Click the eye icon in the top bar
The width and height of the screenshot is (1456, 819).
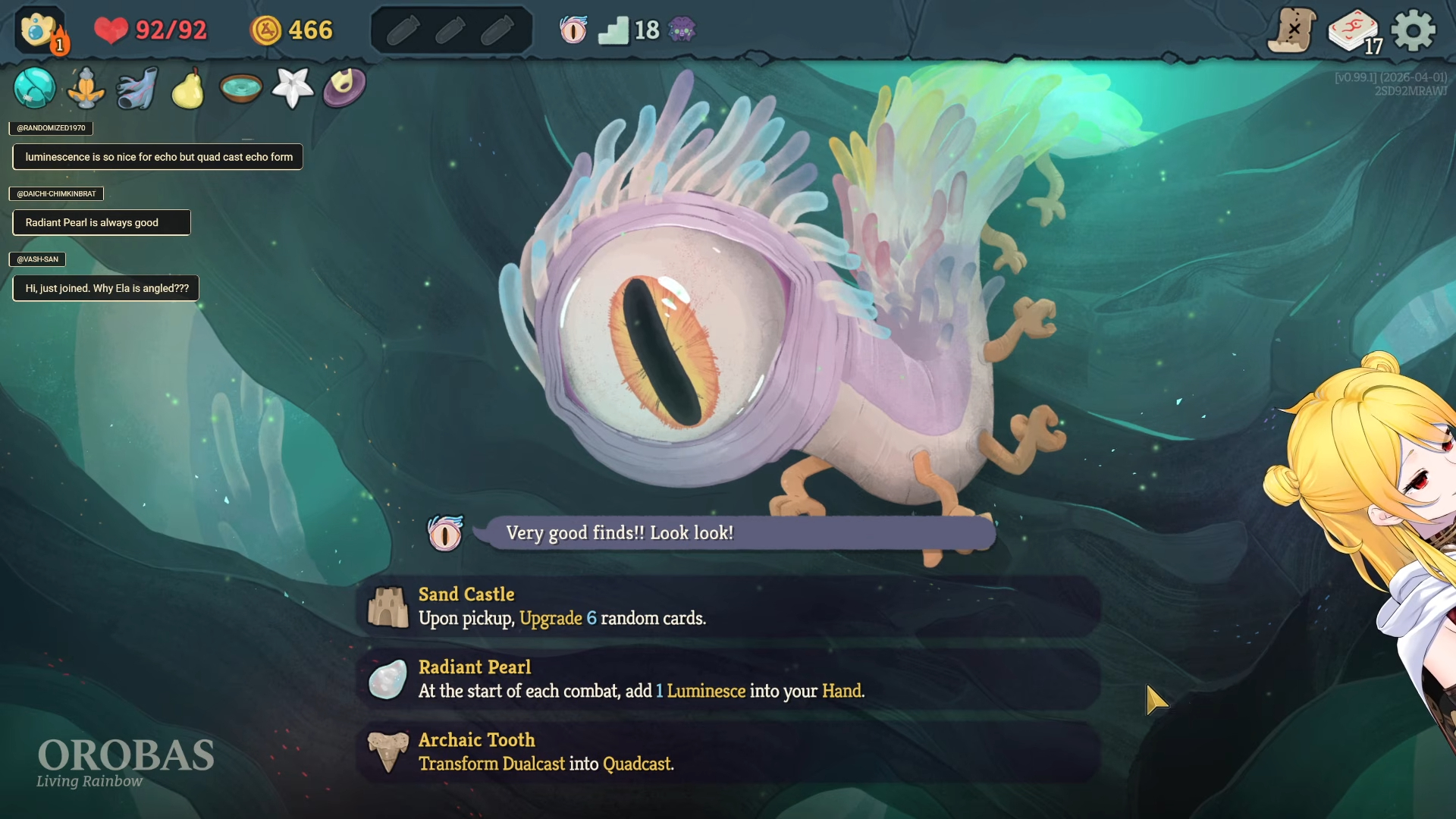[x=573, y=30]
